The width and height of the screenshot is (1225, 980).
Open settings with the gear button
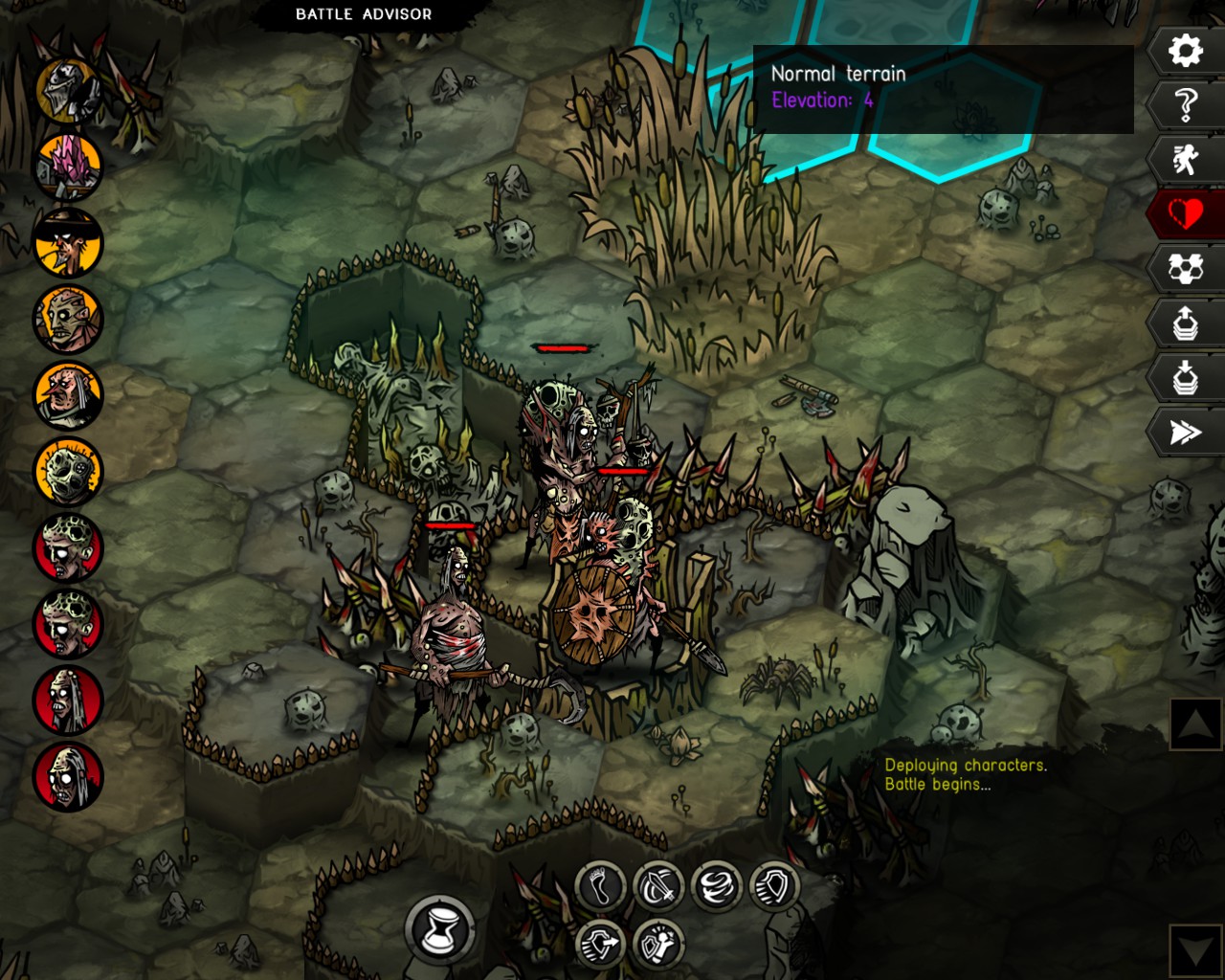tap(1185, 51)
